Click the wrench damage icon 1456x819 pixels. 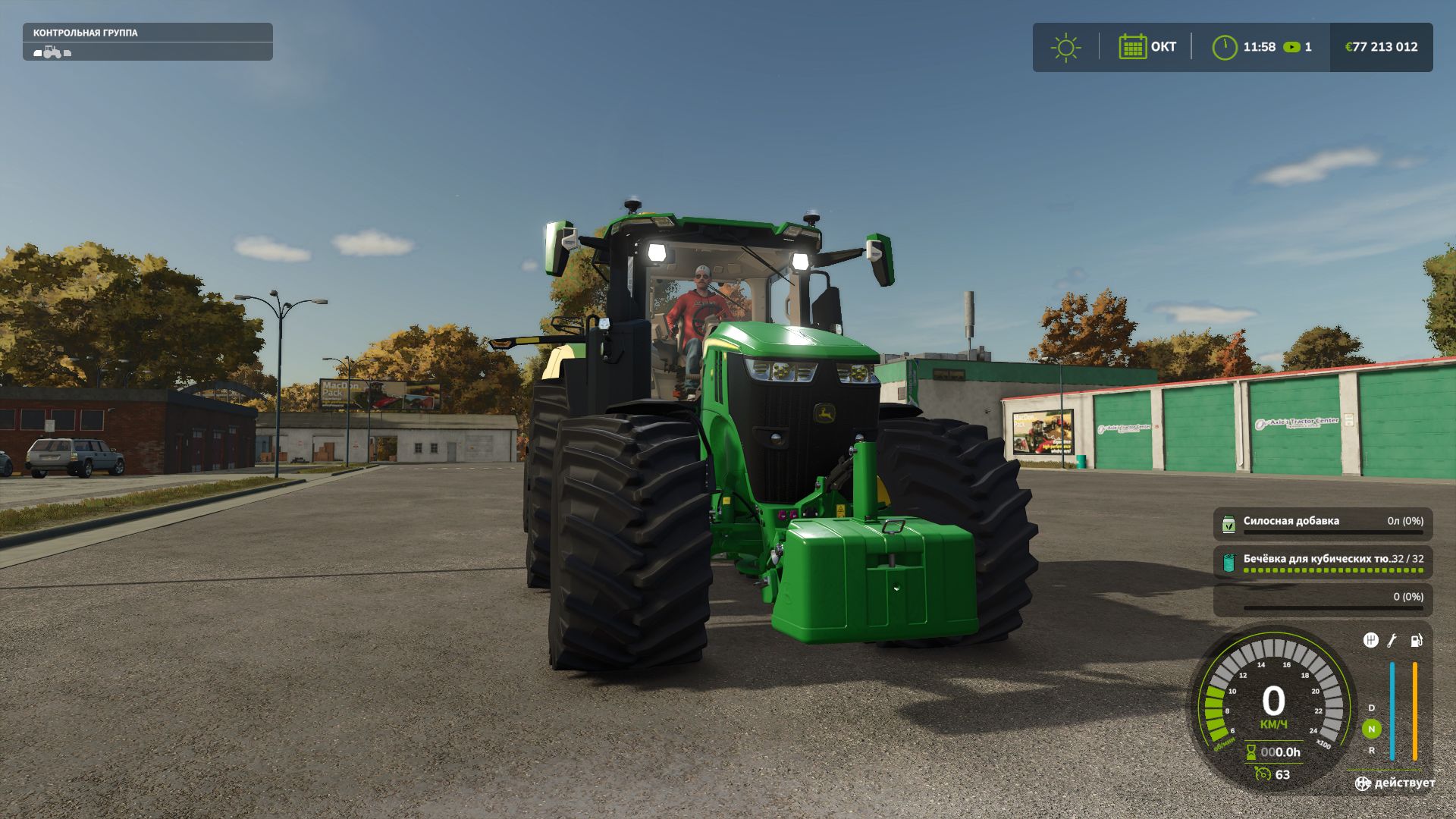click(x=1392, y=641)
